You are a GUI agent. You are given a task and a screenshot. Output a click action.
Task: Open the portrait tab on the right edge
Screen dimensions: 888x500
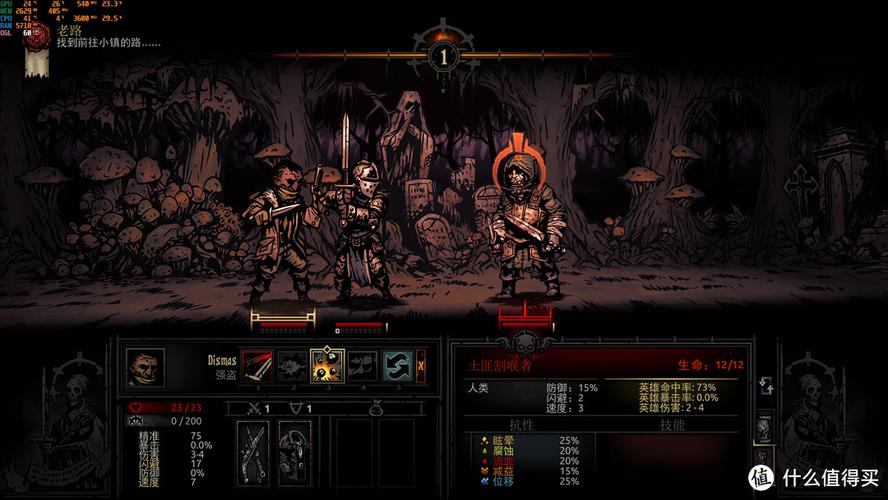click(765, 427)
